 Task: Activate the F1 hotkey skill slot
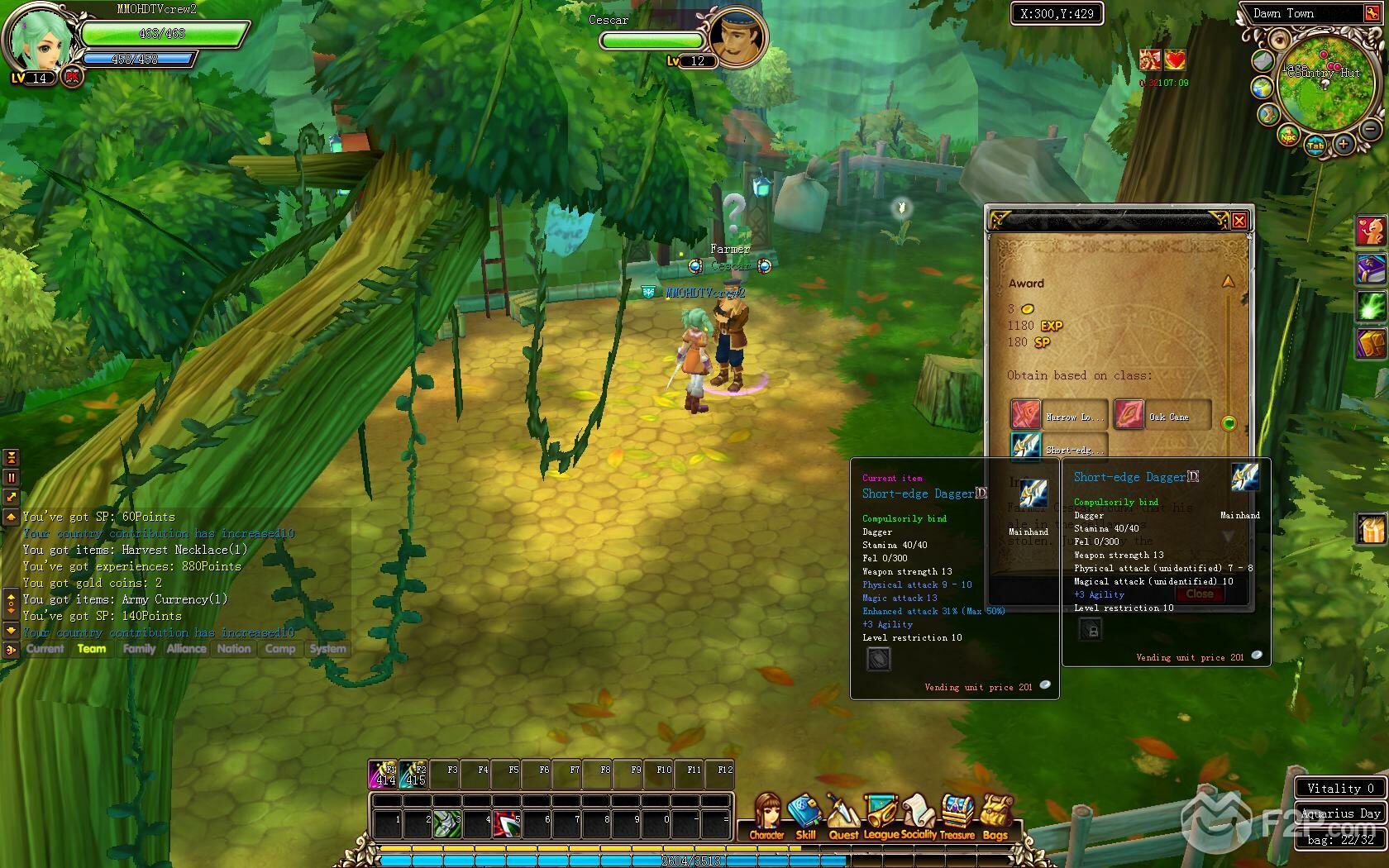[x=383, y=775]
